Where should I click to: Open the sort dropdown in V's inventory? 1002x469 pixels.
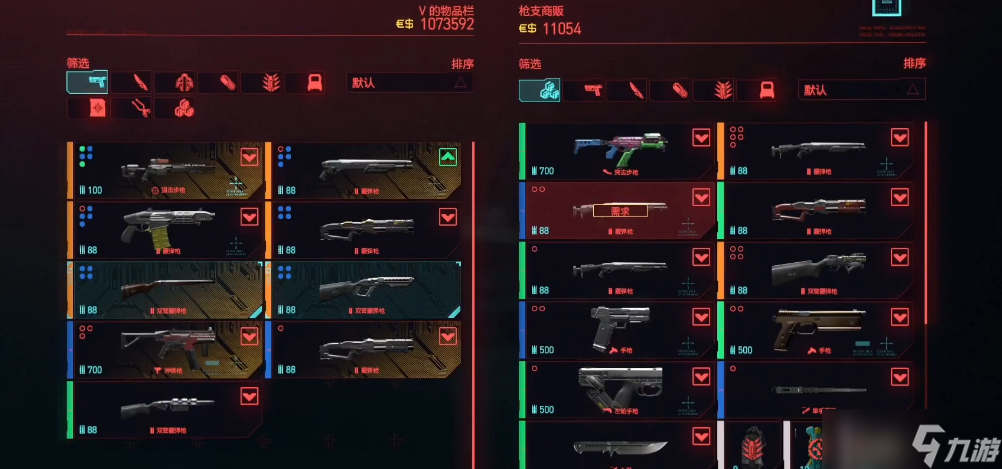(410, 83)
